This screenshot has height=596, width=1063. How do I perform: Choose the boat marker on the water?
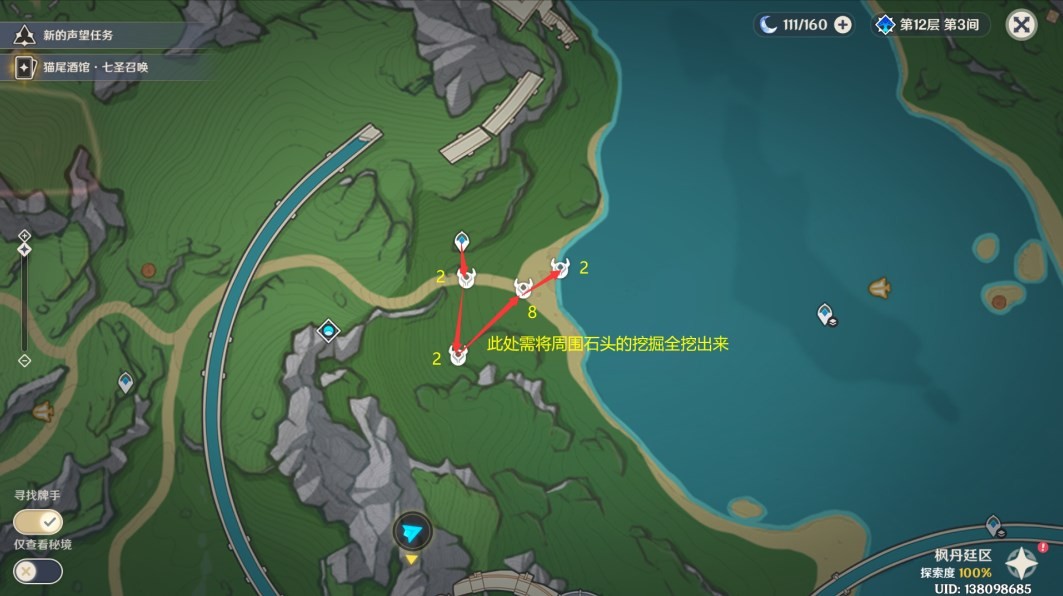pos(879,288)
